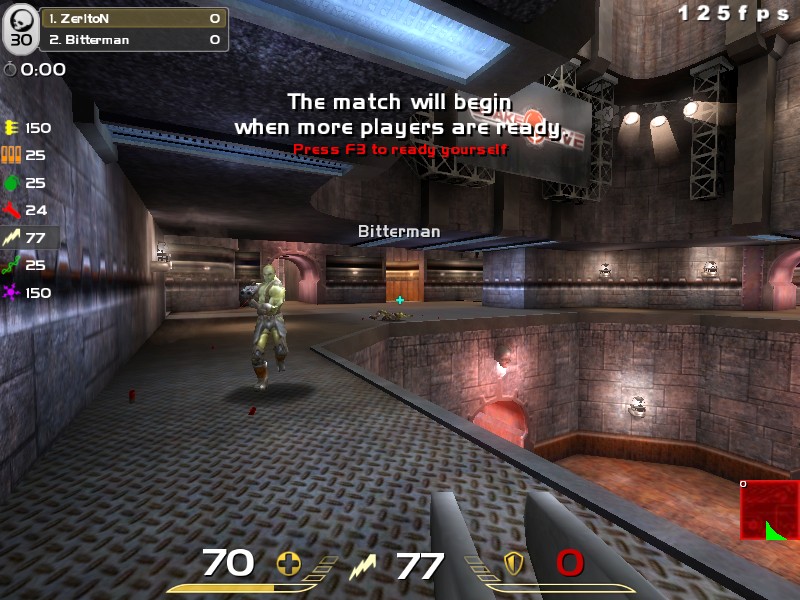Select the highlighted lightning gun icon
The image size is (800, 600).
point(12,238)
